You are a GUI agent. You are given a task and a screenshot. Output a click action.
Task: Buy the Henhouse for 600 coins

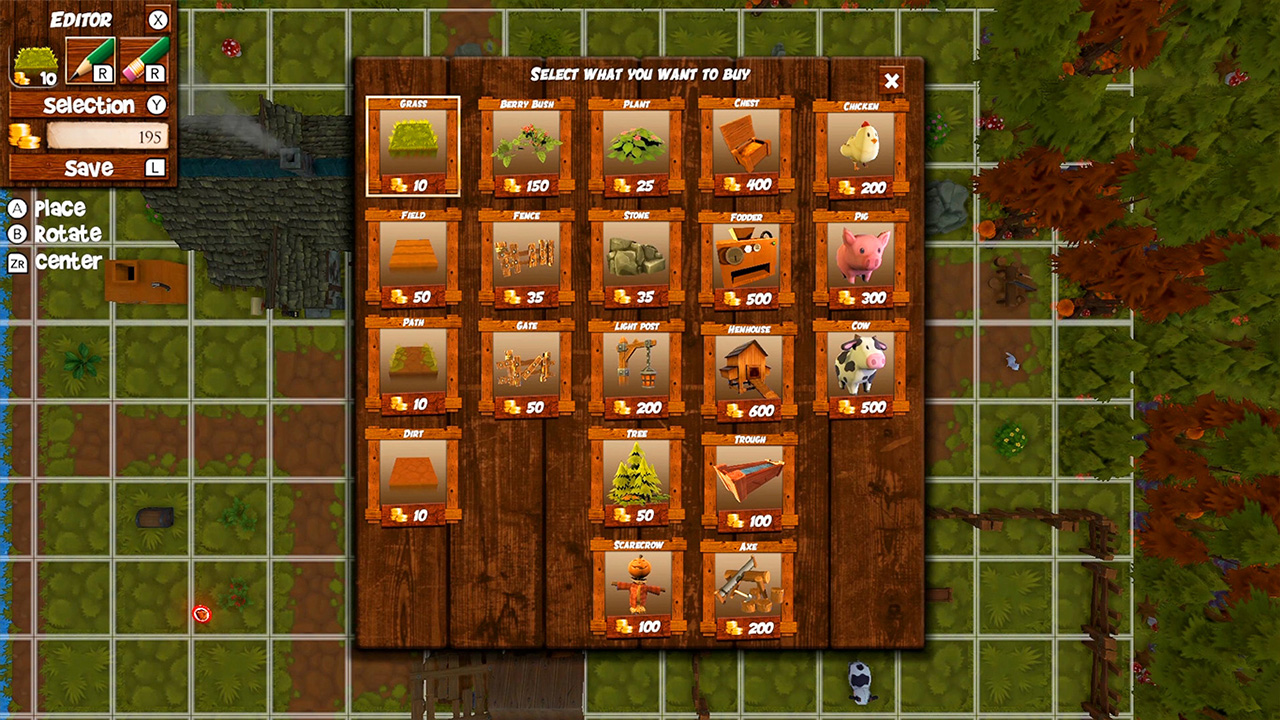tap(750, 369)
